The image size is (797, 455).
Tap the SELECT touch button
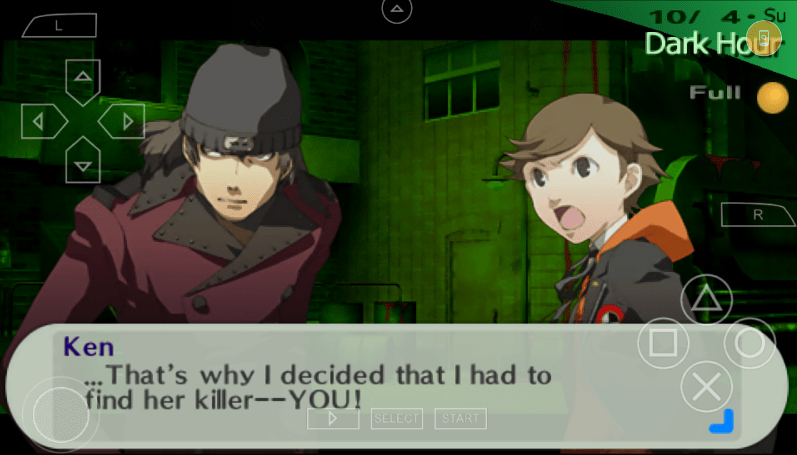(397, 418)
